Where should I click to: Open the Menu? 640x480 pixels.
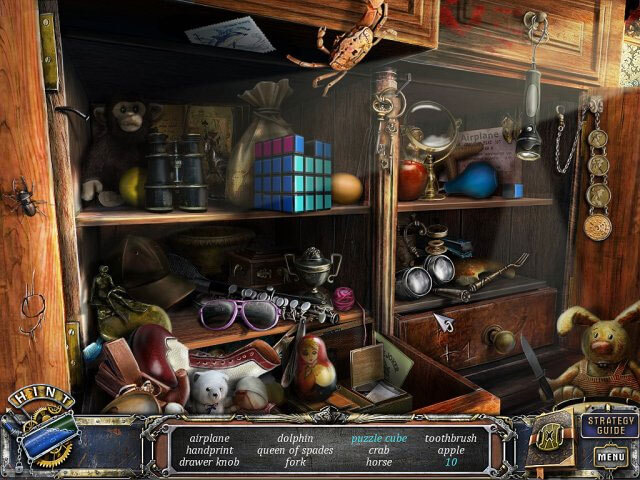[609, 457]
